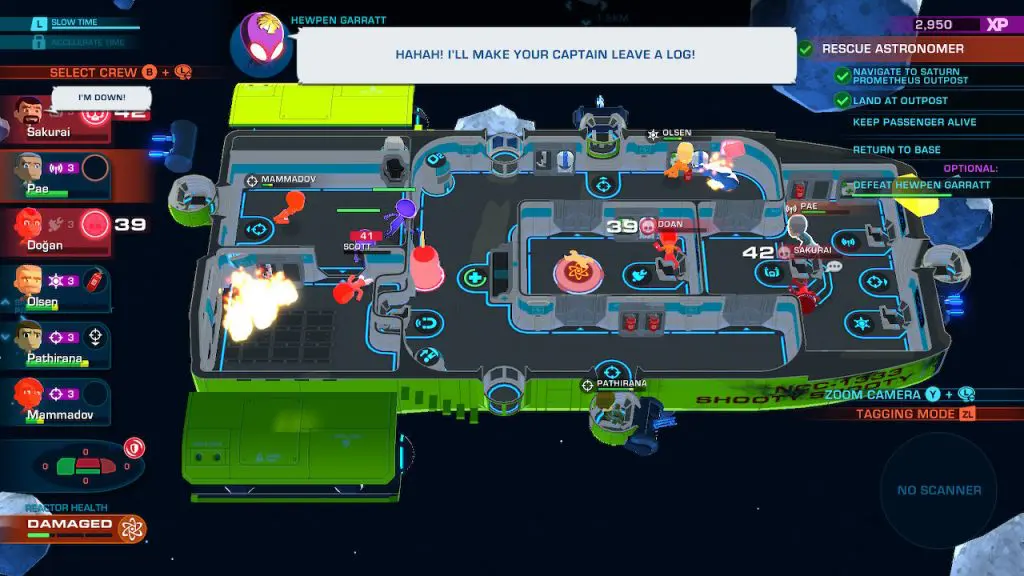
Task: Choose crew member Pae from the list
Action: (x=50, y=176)
